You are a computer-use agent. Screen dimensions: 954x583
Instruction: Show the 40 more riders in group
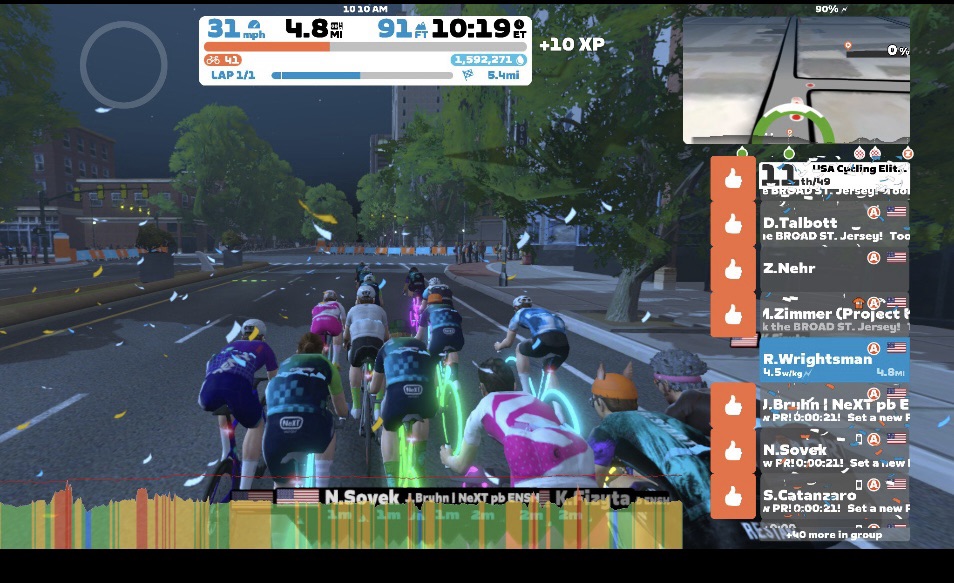pos(836,535)
